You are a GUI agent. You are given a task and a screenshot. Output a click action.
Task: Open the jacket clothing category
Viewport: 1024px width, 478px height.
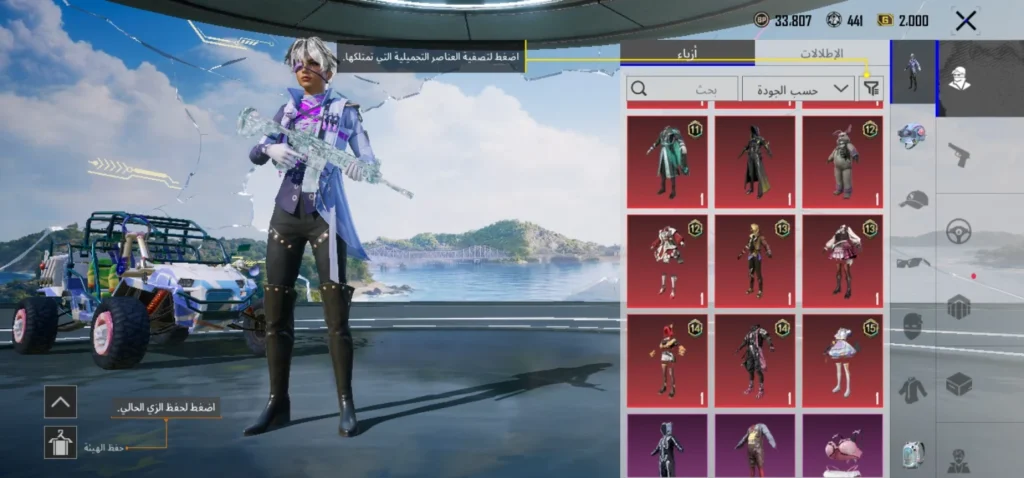(912, 389)
